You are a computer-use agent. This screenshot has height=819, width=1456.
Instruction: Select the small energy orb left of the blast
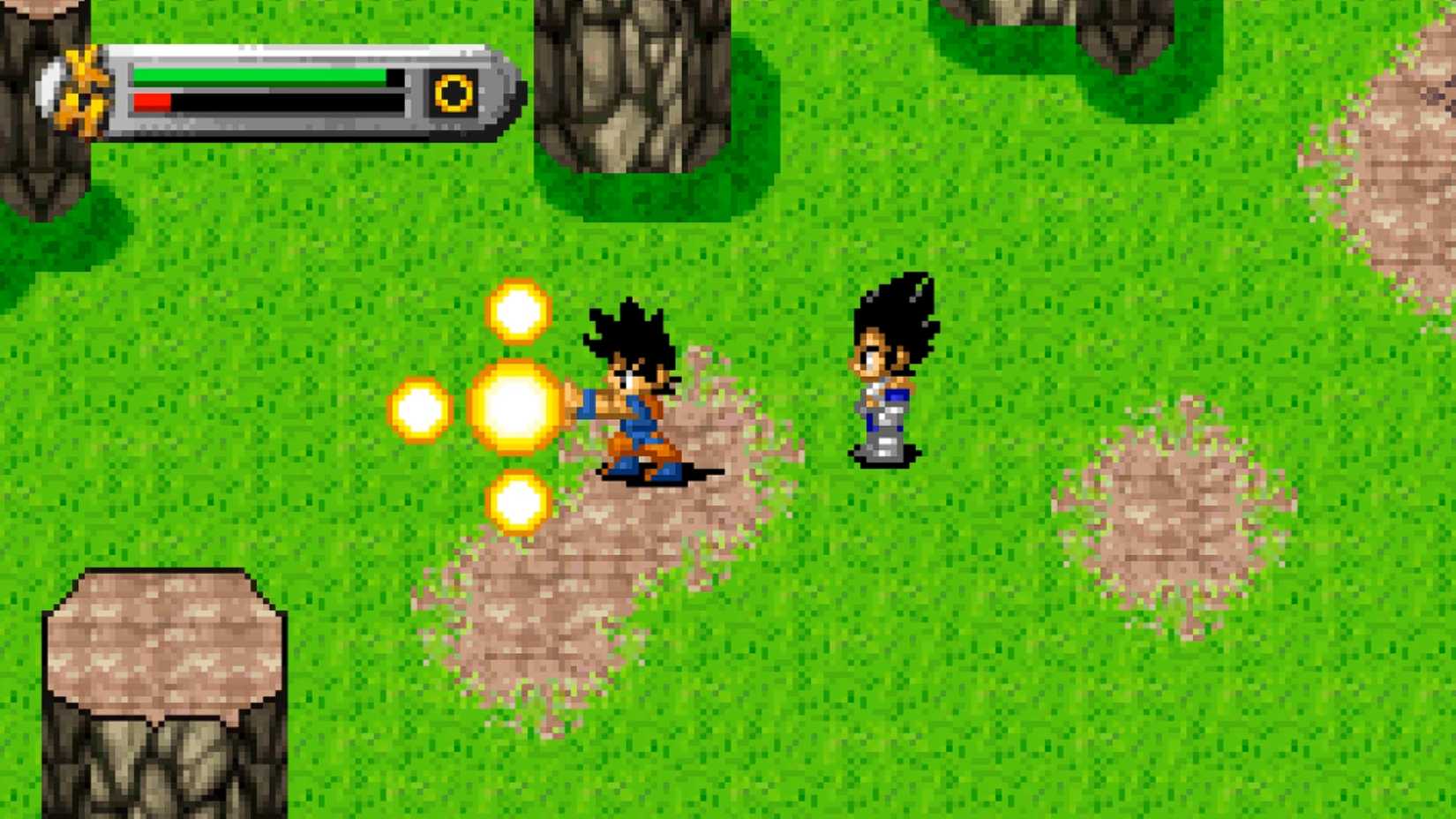pyautogui.click(x=418, y=410)
